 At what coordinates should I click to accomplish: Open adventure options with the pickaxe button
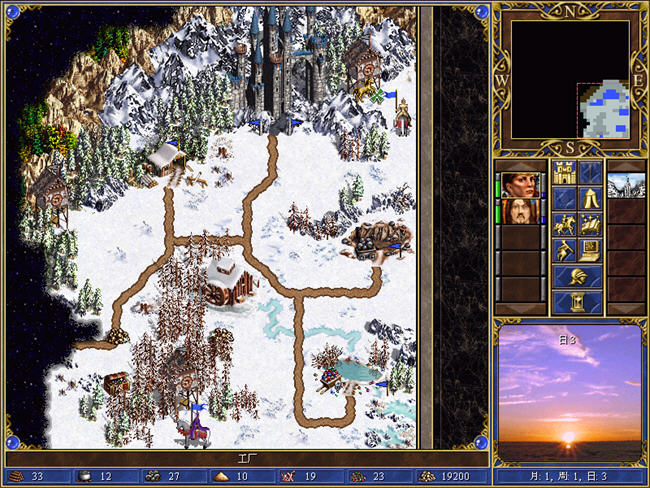point(564,250)
